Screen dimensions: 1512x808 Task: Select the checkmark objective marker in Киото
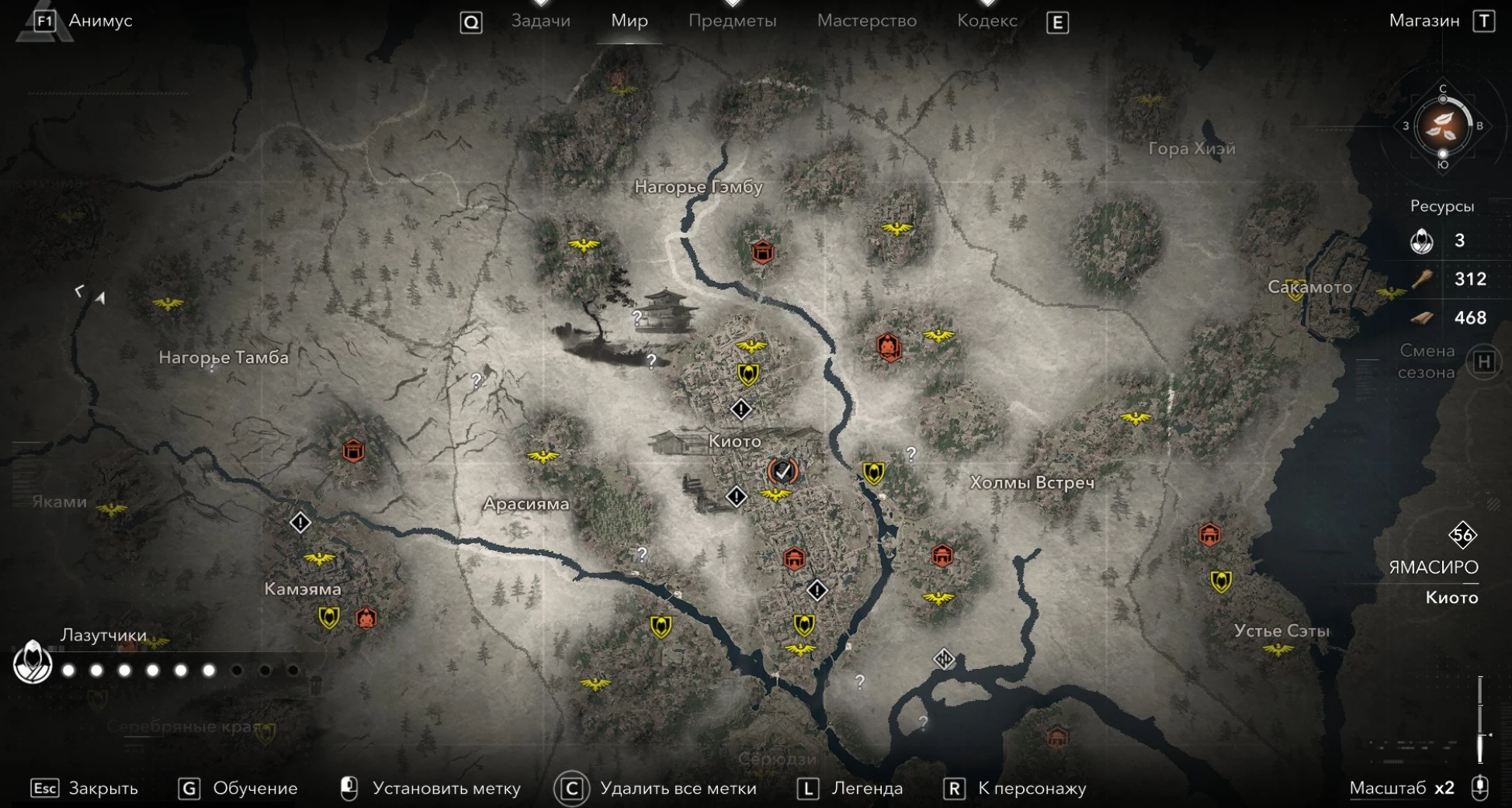pyautogui.click(x=782, y=470)
